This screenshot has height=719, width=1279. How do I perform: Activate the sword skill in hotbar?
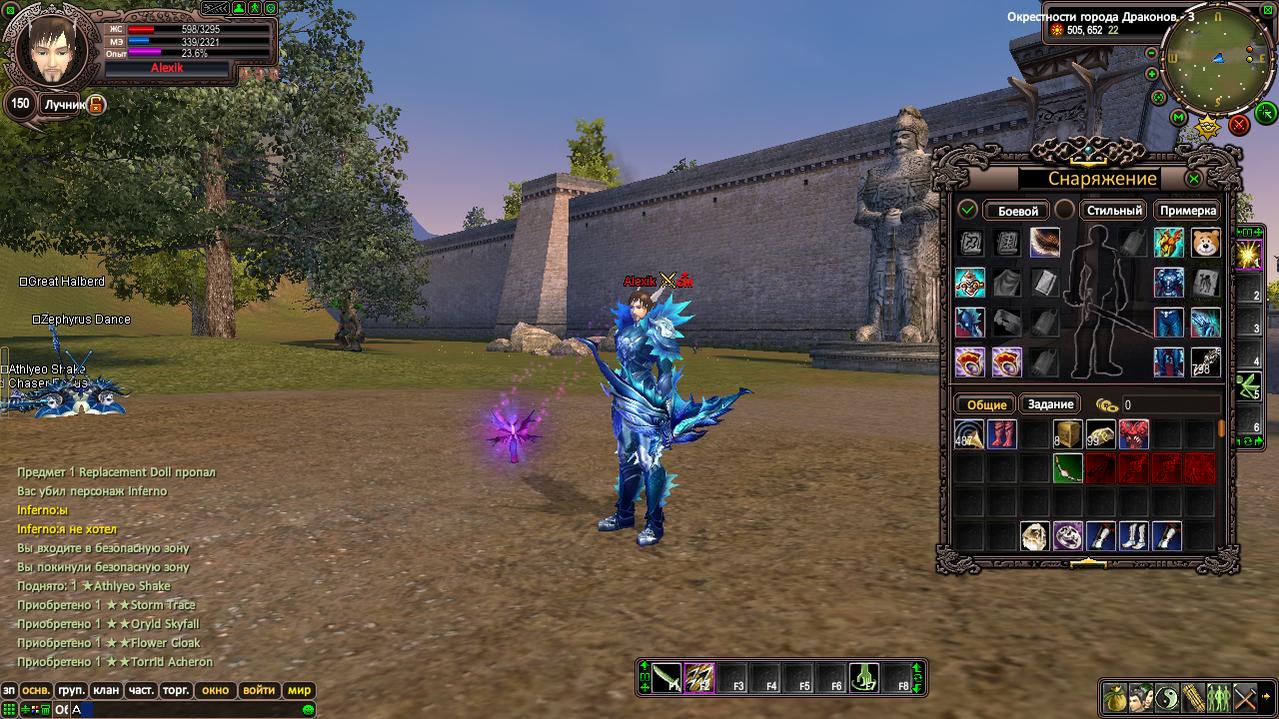(667, 678)
